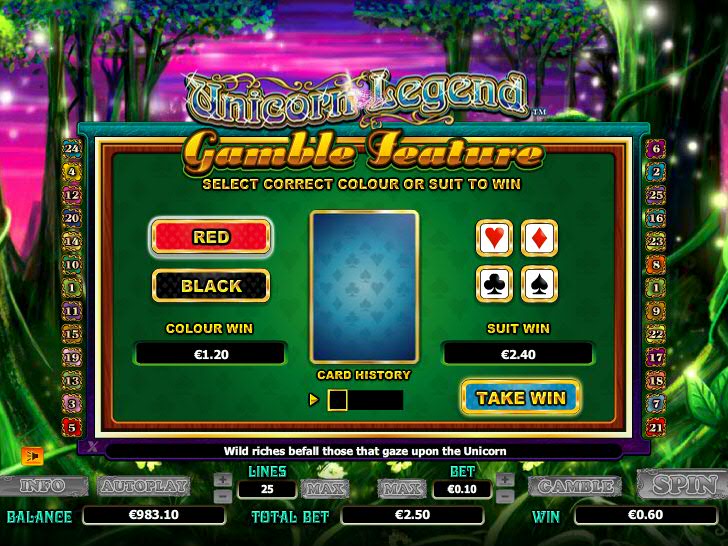Toggle the orange speaker sound icon
Screen dimensions: 728x546
tap(33, 455)
